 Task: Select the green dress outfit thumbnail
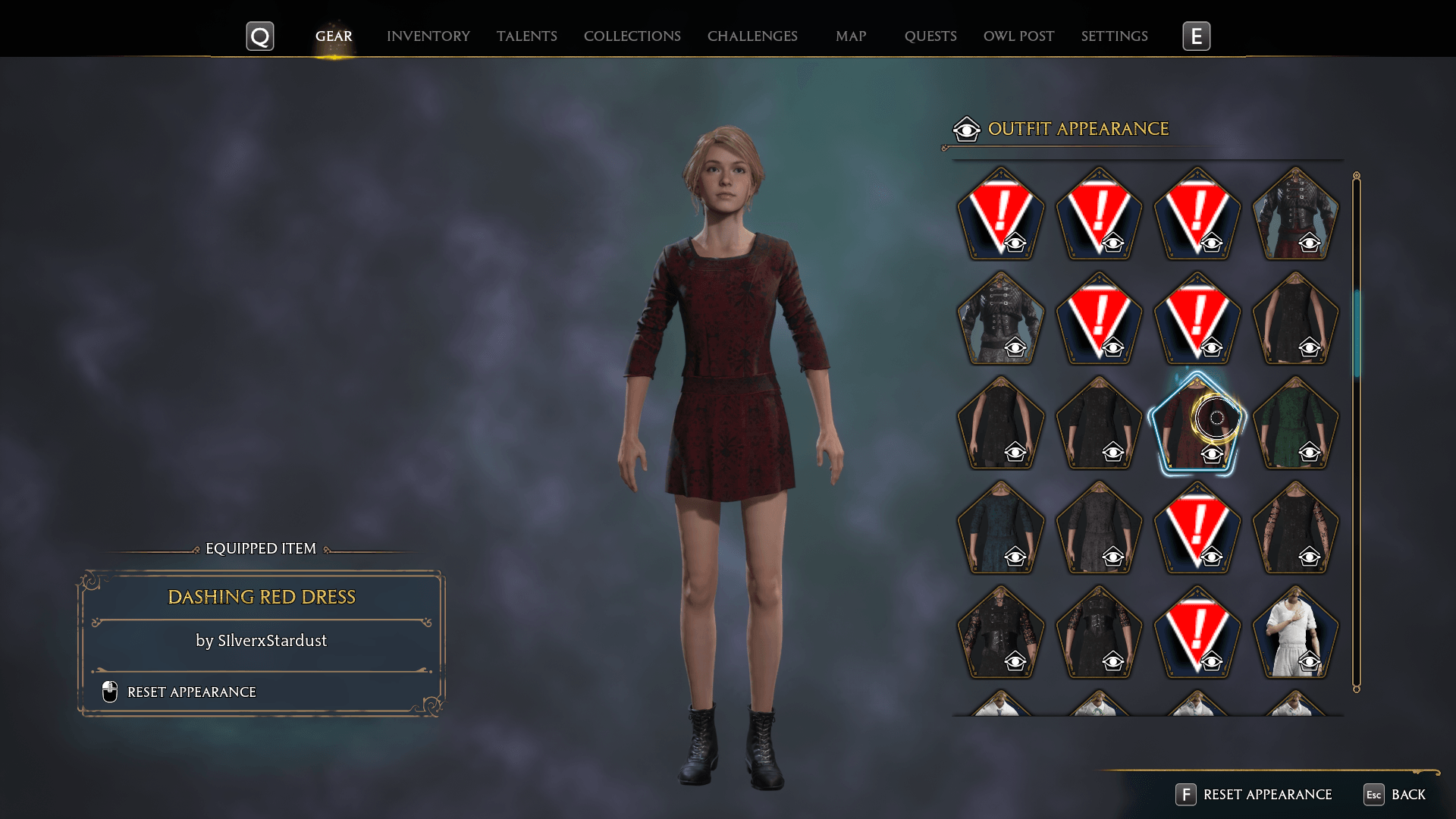tap(1295, 425)
